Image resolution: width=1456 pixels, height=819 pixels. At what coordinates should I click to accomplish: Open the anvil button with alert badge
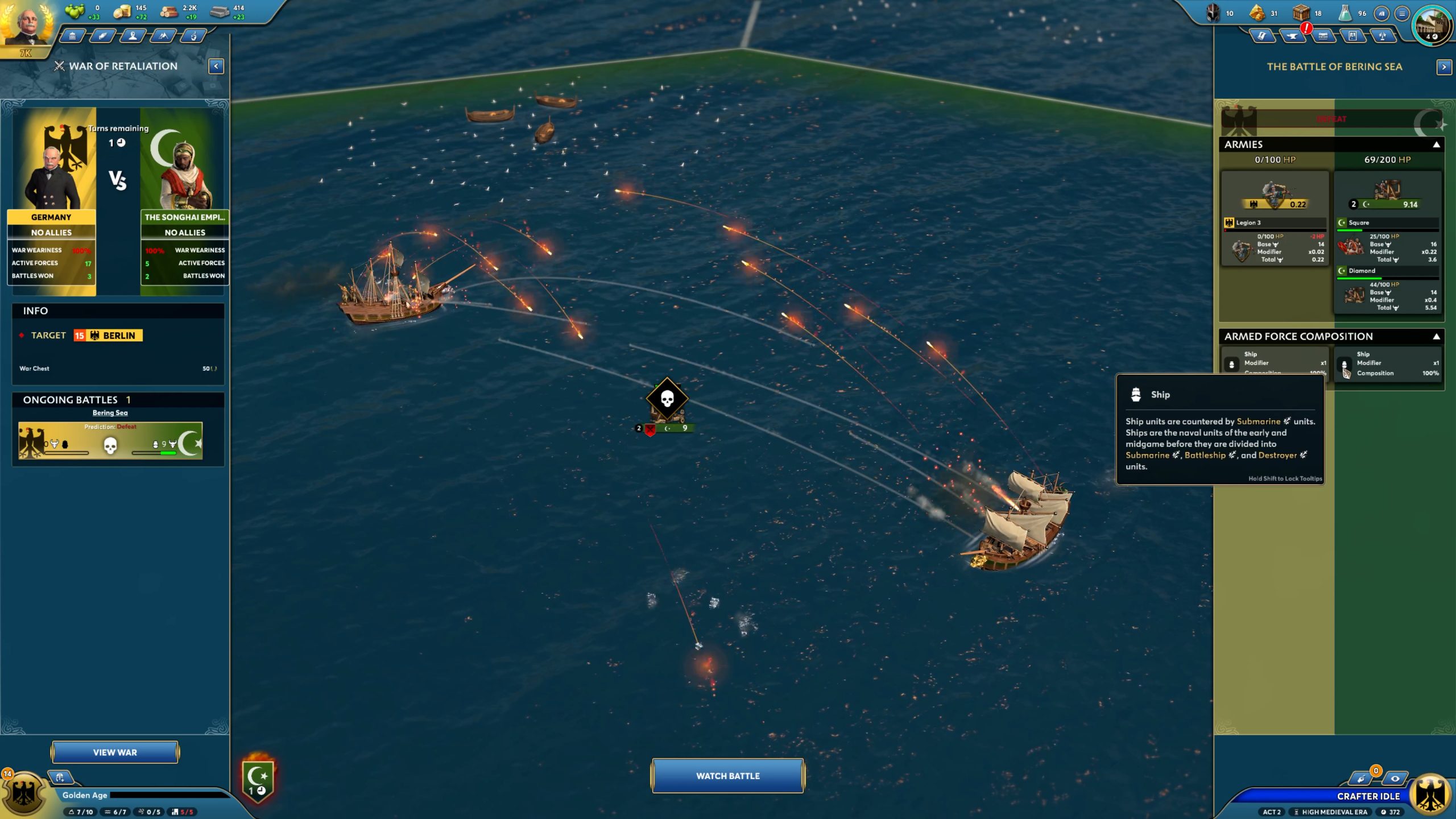pos(1292,36)
